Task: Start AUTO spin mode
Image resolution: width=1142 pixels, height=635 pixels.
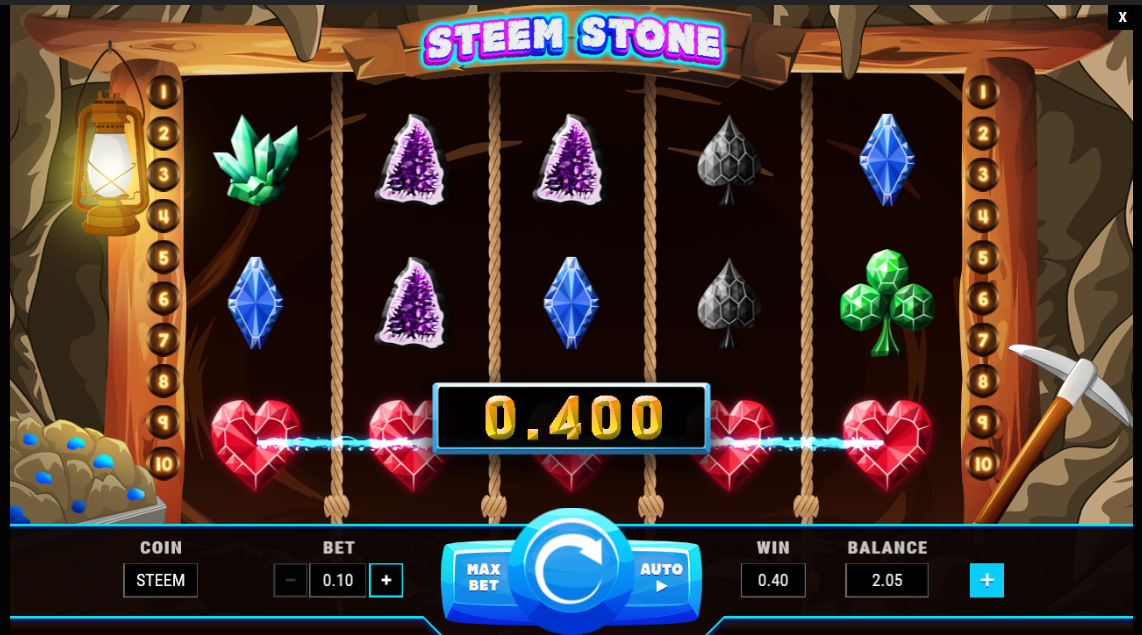Action: point(661,577)
